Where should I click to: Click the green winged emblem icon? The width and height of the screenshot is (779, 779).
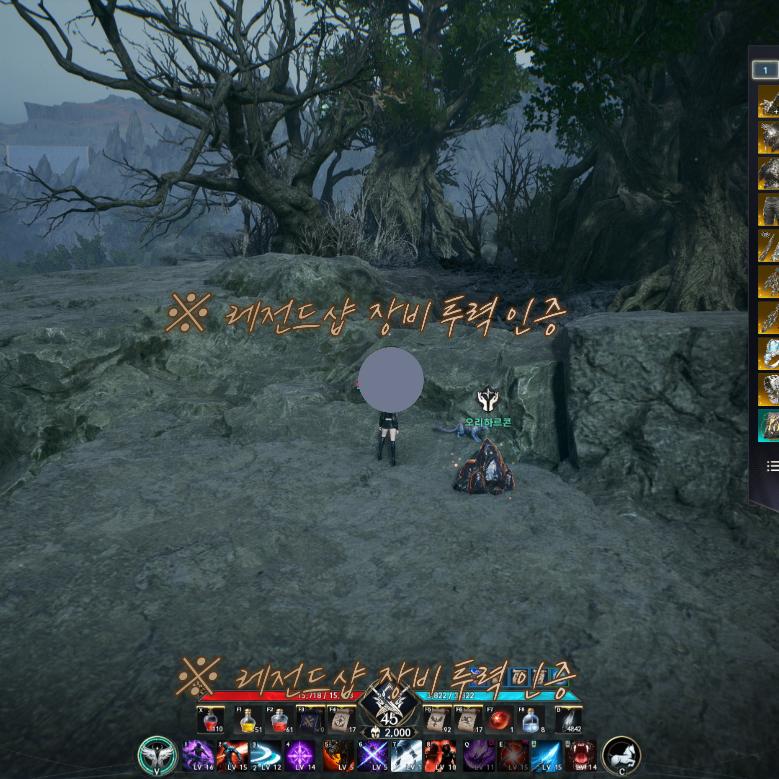tap(157, 755)
